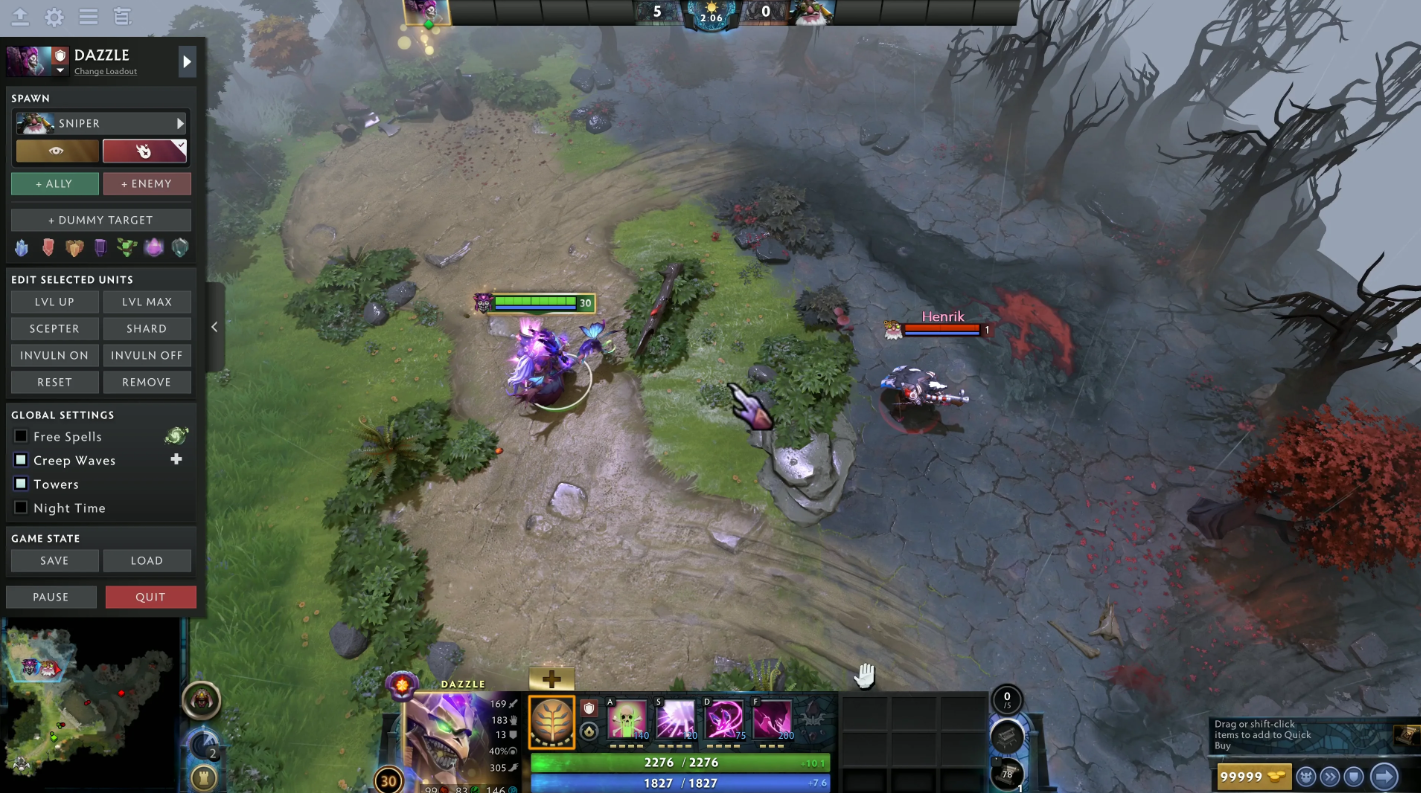
Task: Open the shop with the arrow icon
Action: [1383, 776]
